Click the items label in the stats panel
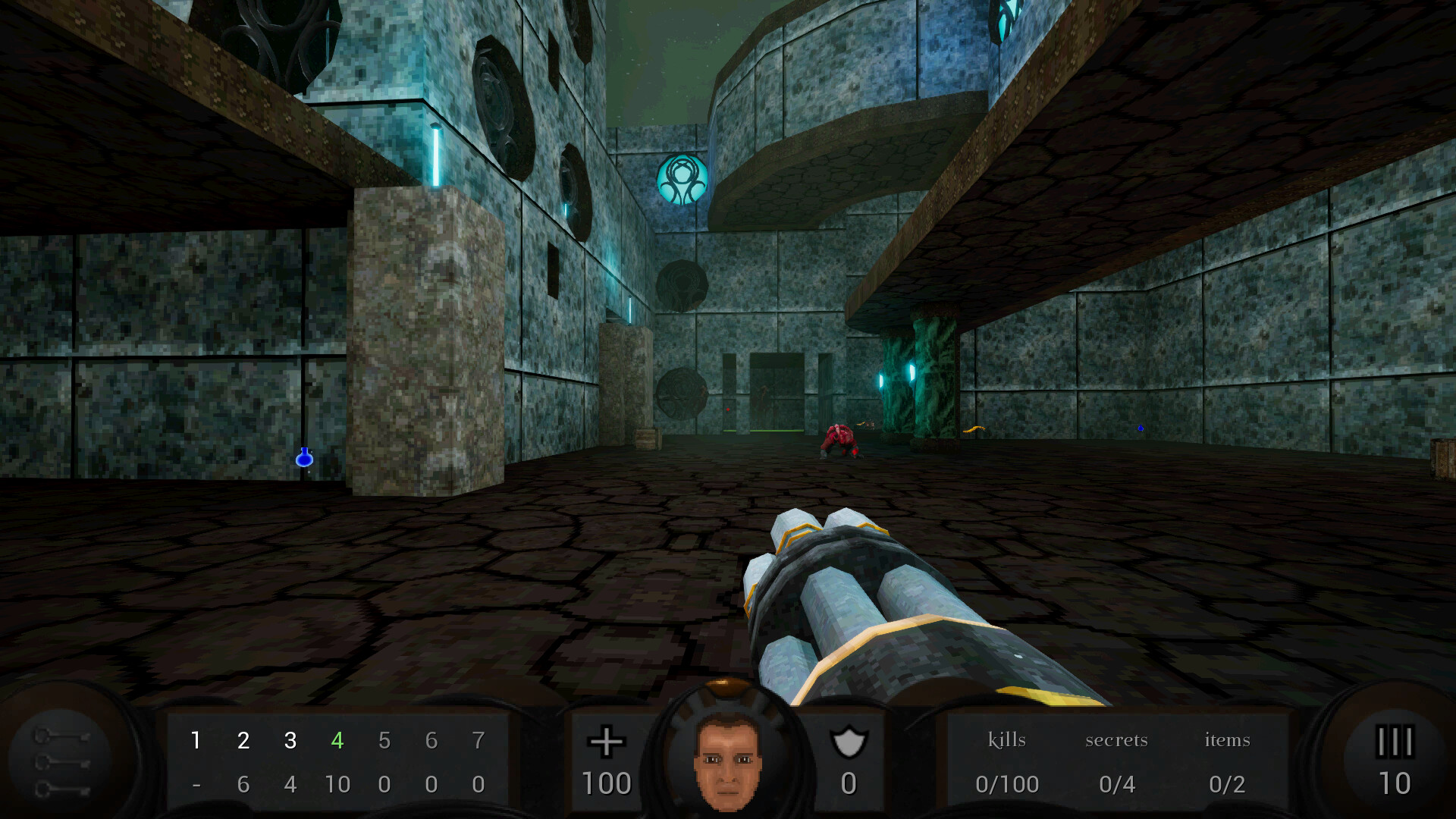The image size is (1456, 819). click(1226, 740)
